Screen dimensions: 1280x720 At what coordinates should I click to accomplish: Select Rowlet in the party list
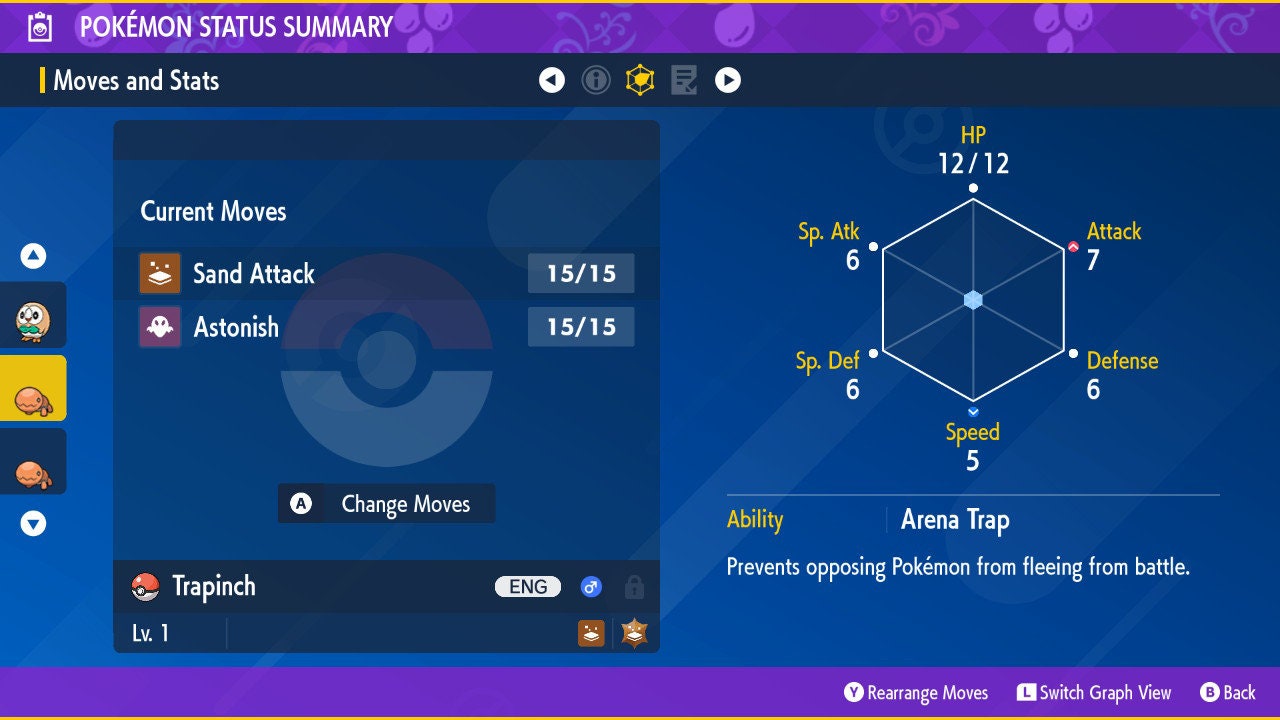click(33, 320)
